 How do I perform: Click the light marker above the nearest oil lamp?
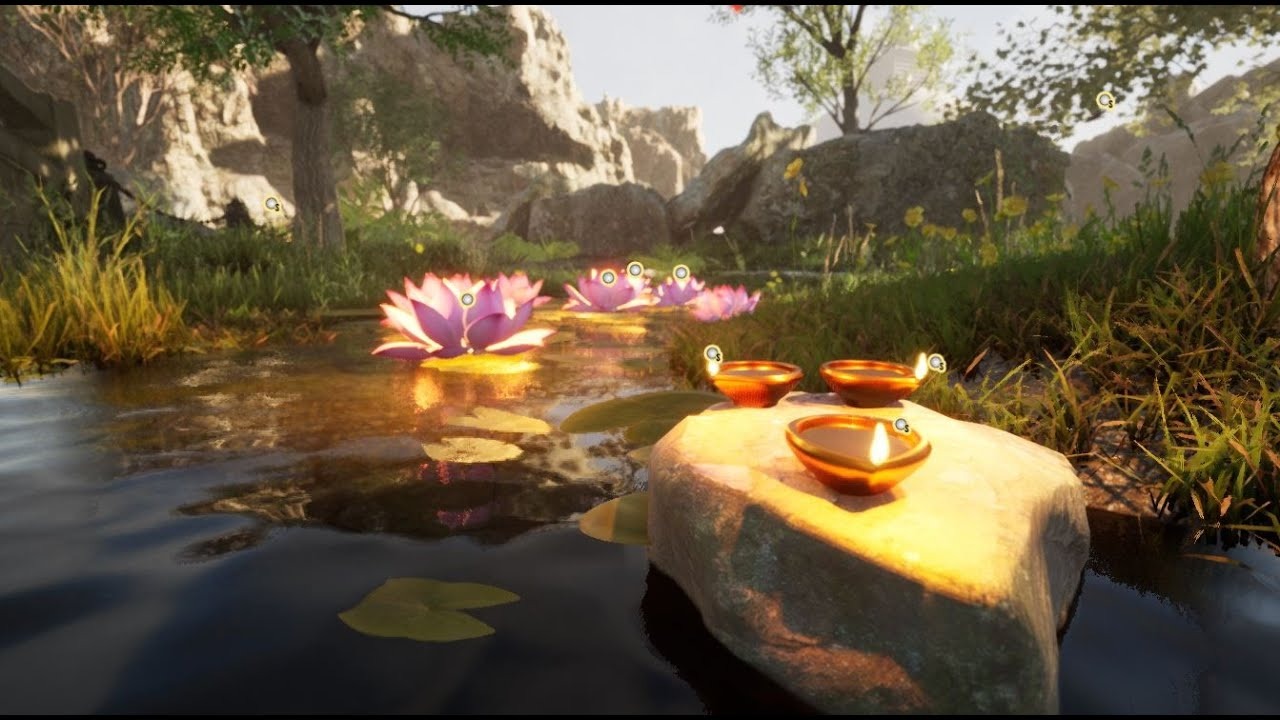901,426
